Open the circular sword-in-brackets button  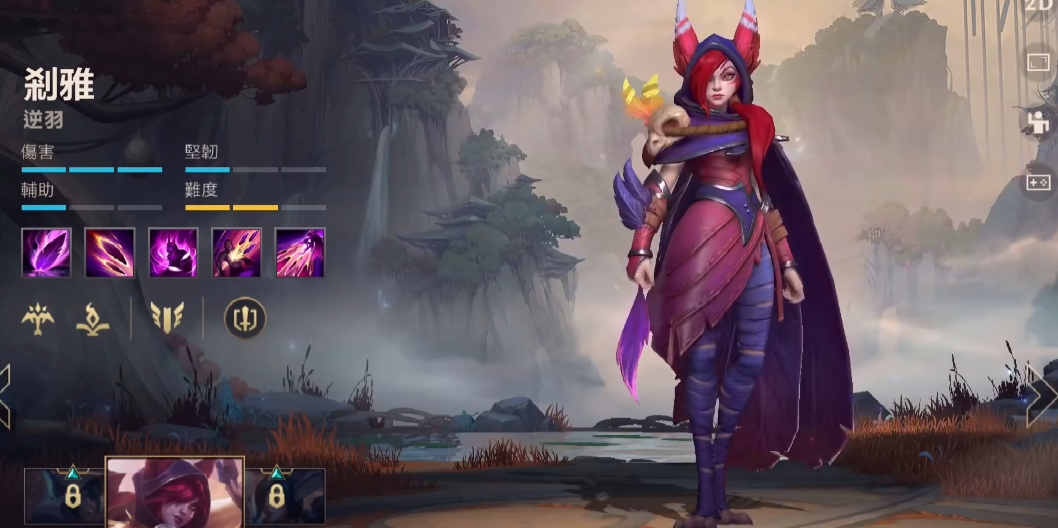coord(240,318)
